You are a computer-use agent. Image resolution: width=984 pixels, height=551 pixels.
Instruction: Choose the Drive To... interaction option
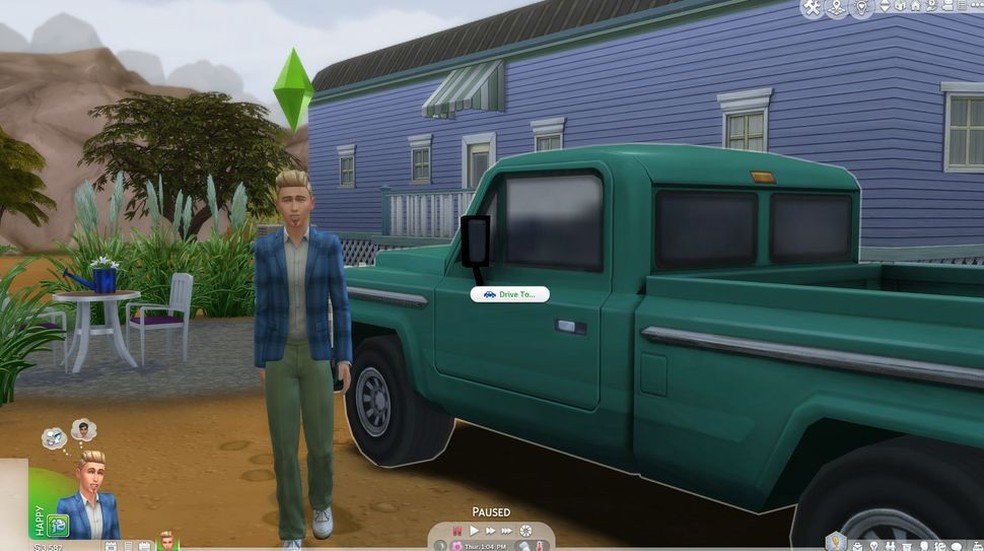509,294
